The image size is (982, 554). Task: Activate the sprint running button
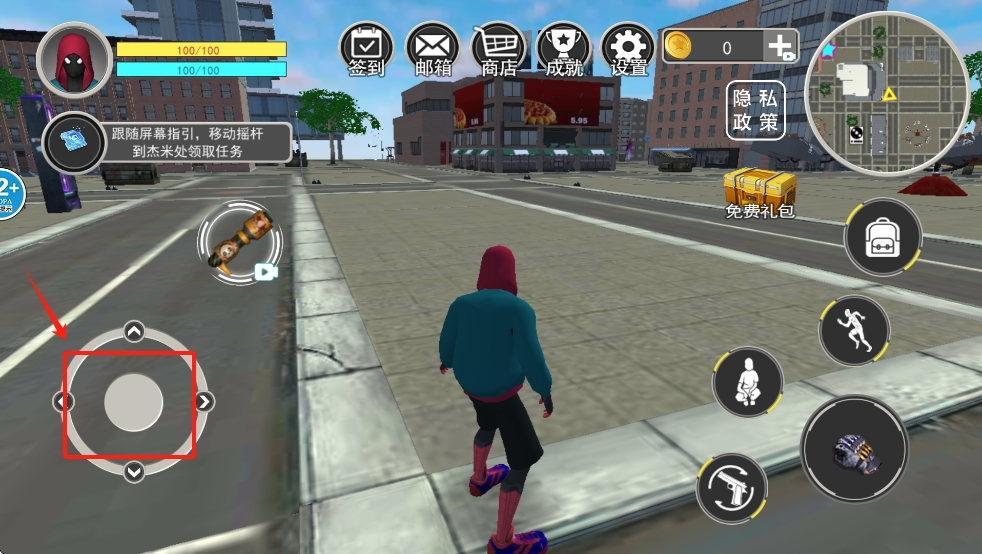pyautogui.click(x=855, y=330)
